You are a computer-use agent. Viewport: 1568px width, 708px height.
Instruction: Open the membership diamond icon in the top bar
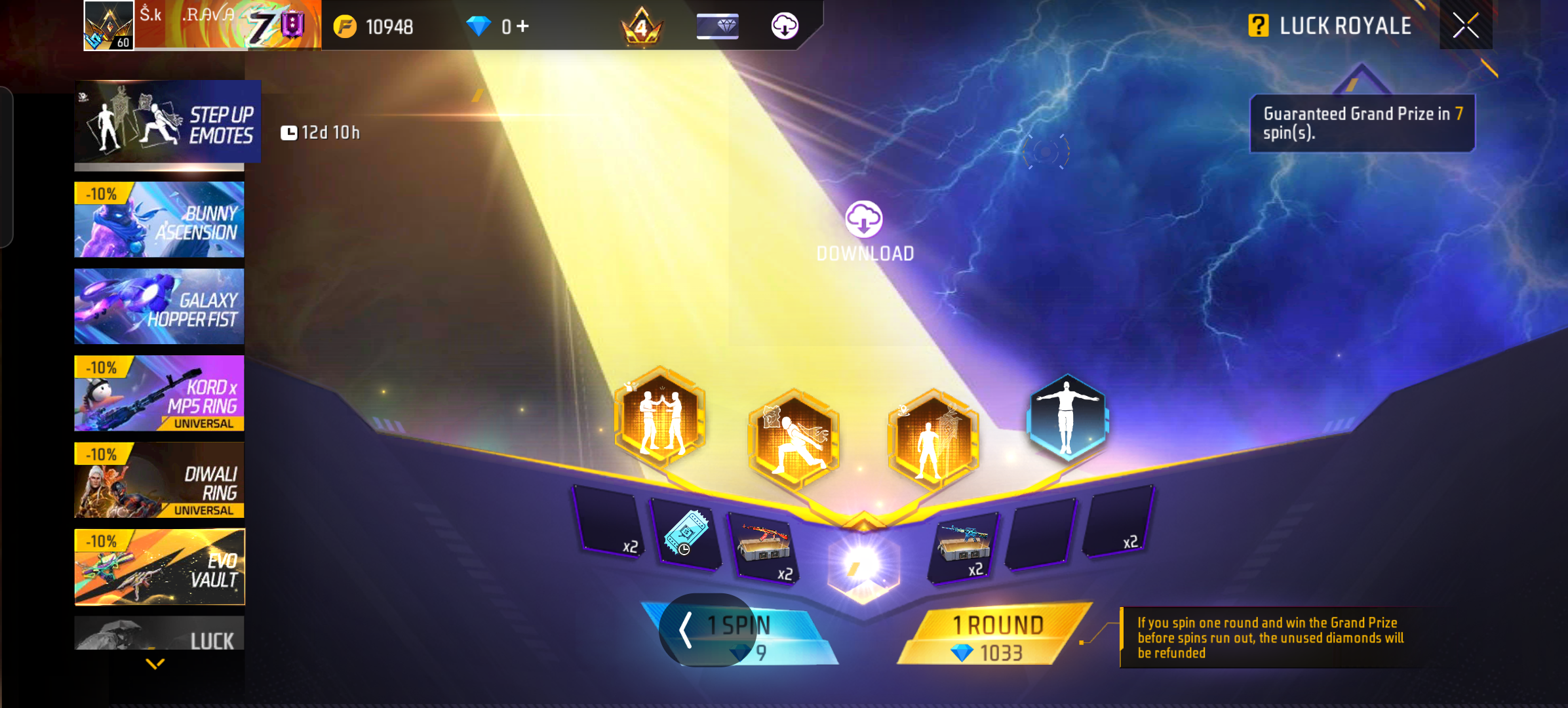717,26
